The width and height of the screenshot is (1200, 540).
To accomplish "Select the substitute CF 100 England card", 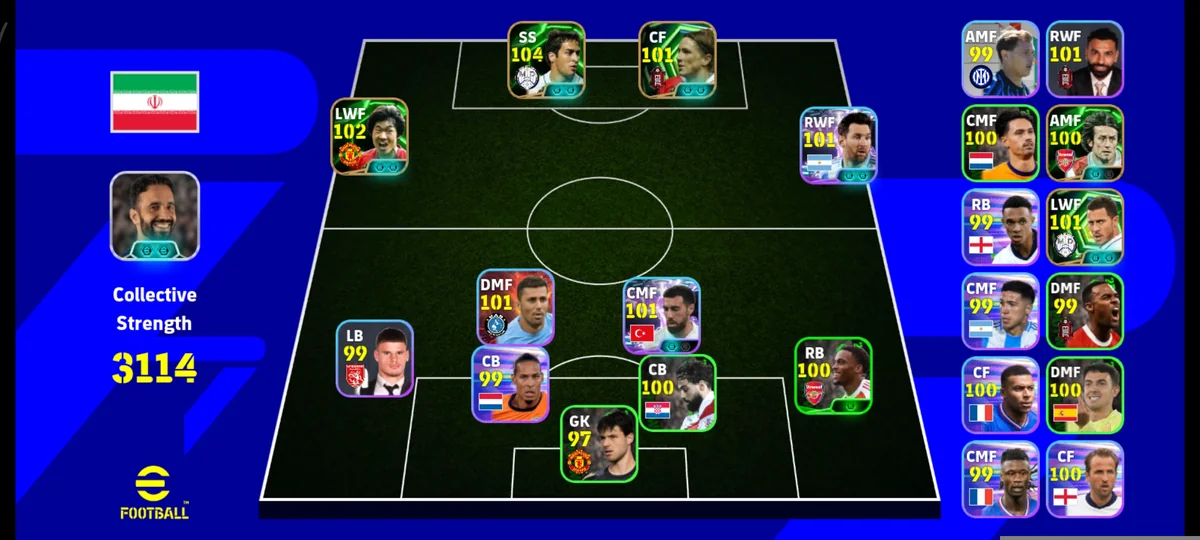I will tap(1085, 478).
